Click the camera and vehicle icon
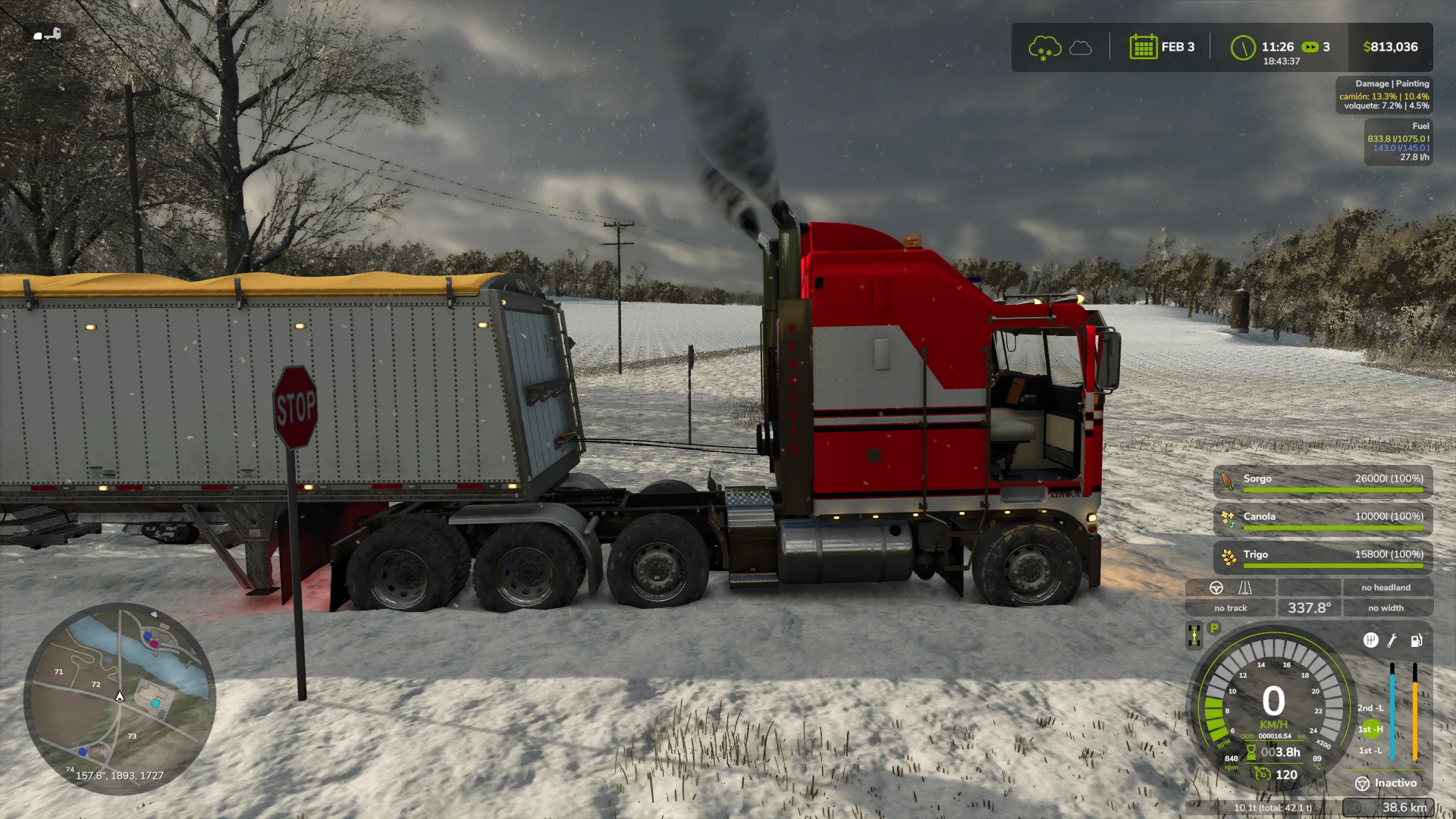The width and height of the screenshot is (1456, 819). pos(47,34)
